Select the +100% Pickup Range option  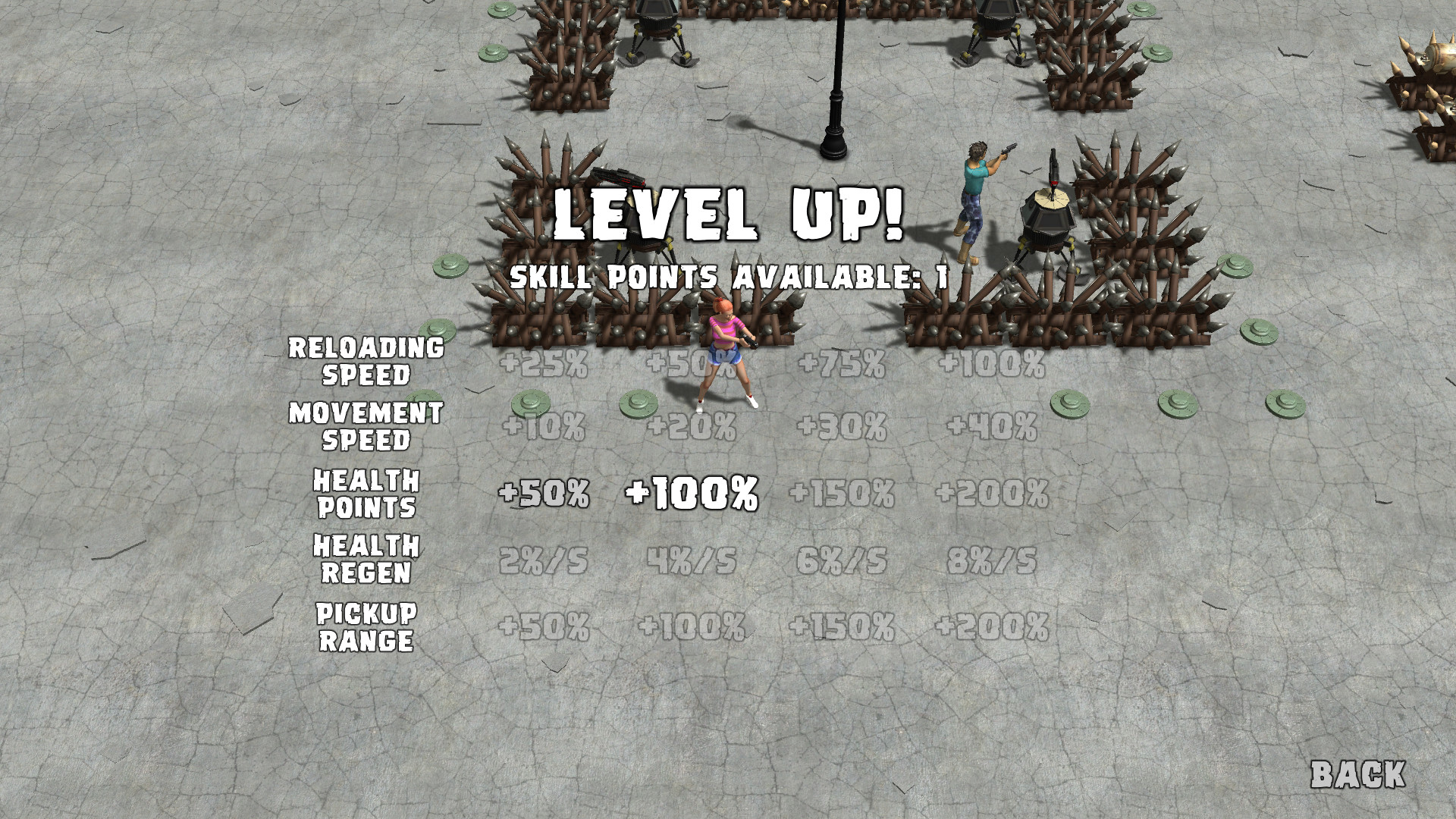692,626
